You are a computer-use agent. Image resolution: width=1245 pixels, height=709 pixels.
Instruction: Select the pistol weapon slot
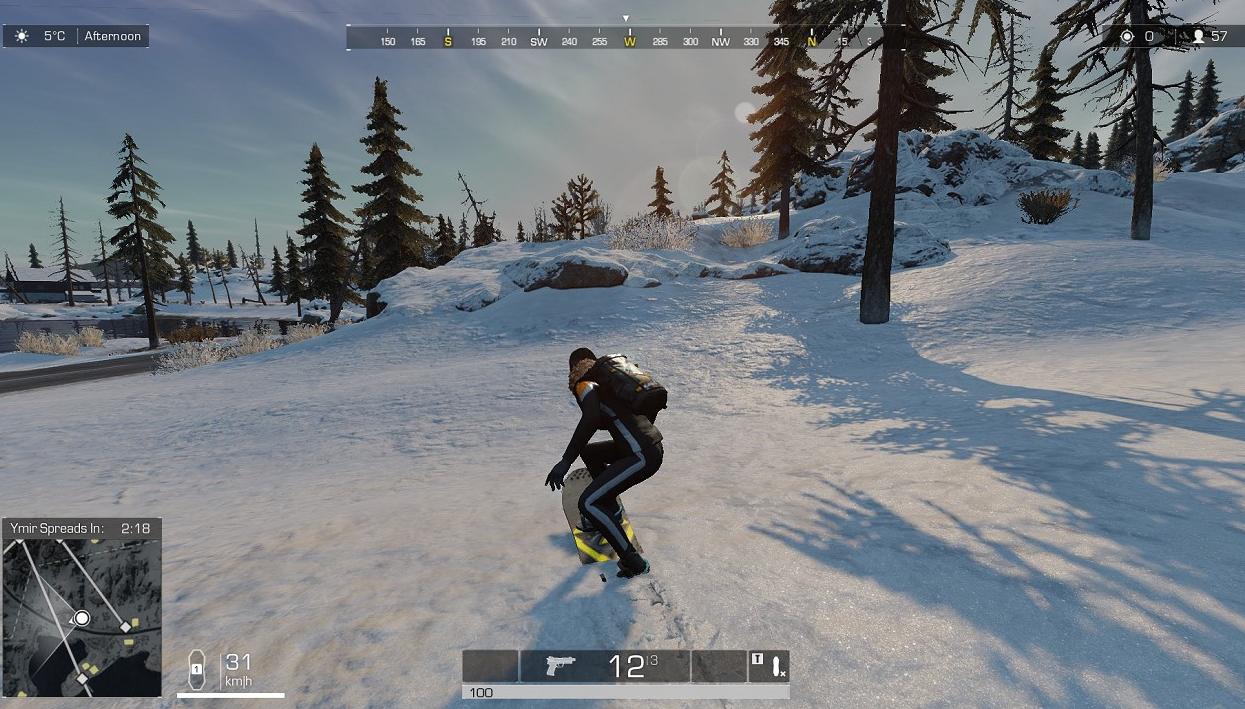[x=605, y=666]
